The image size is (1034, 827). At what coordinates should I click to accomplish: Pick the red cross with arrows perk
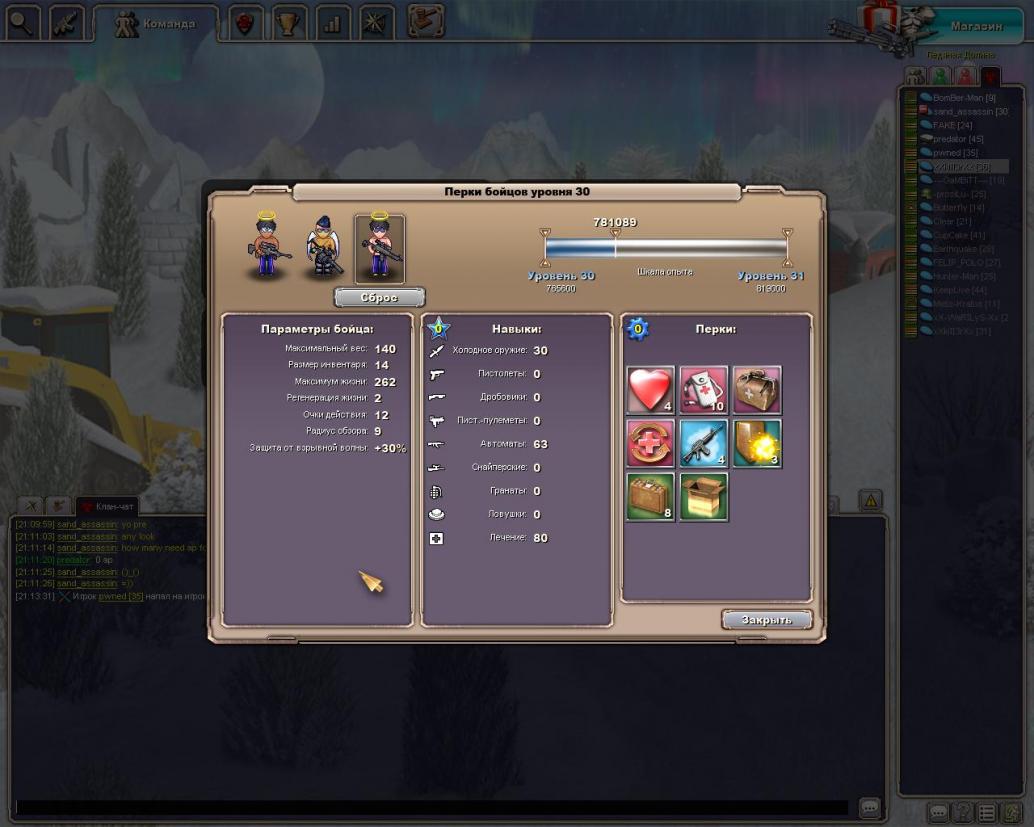[x=651, y=443]
